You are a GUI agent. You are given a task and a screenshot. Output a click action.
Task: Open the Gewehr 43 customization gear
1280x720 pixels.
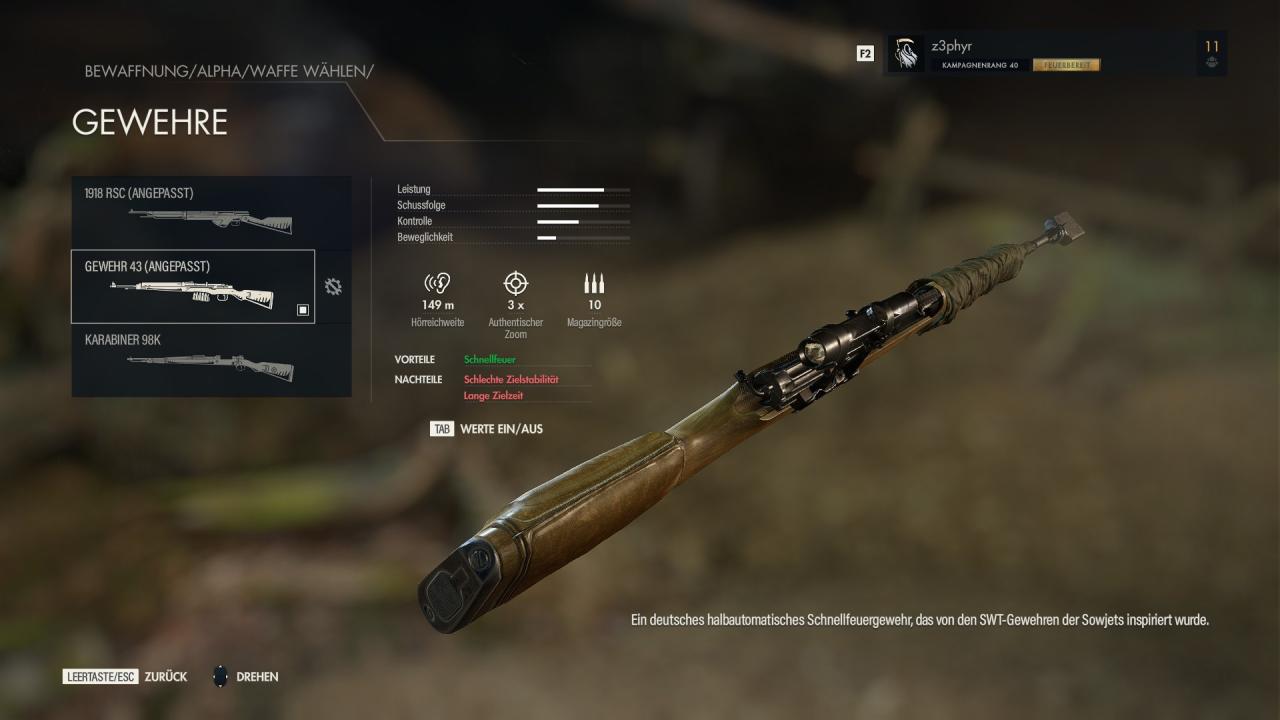333,287
